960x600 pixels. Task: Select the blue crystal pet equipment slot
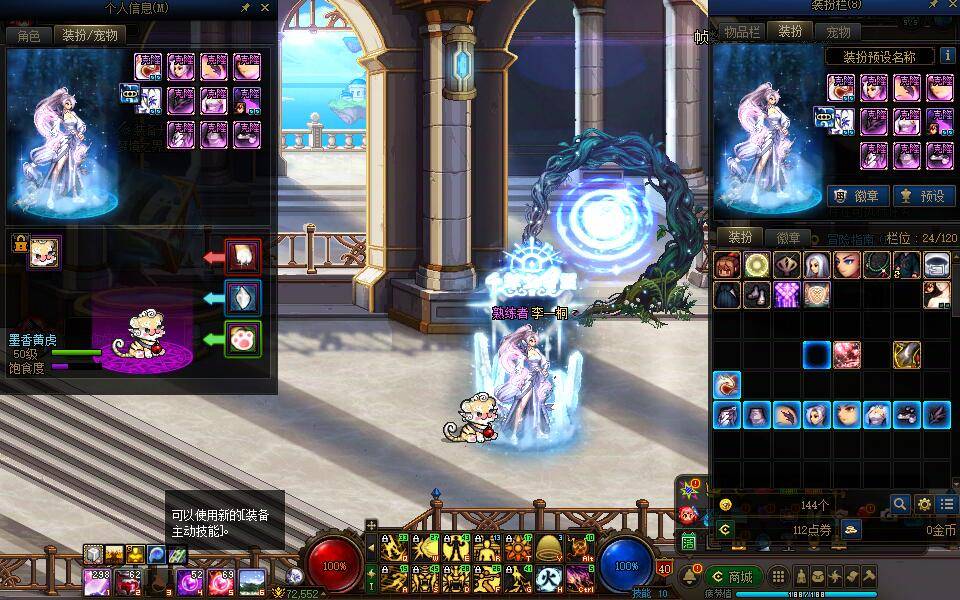pos(243,298)
